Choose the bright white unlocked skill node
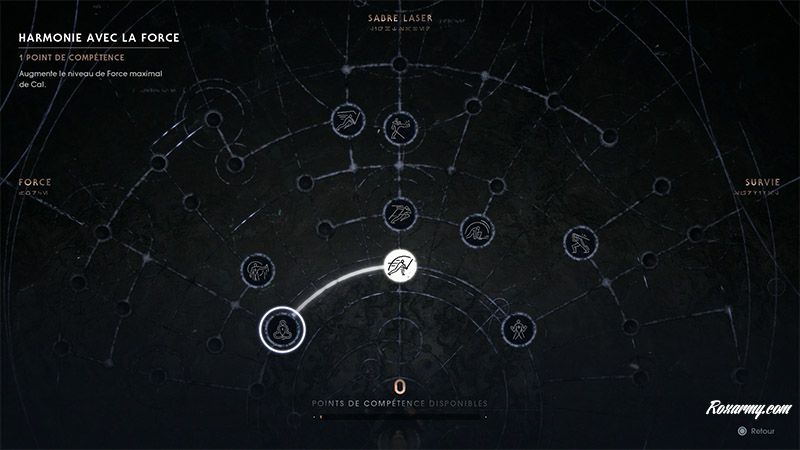This screenshot has height=450, width=800. click(x=402, y=266)
